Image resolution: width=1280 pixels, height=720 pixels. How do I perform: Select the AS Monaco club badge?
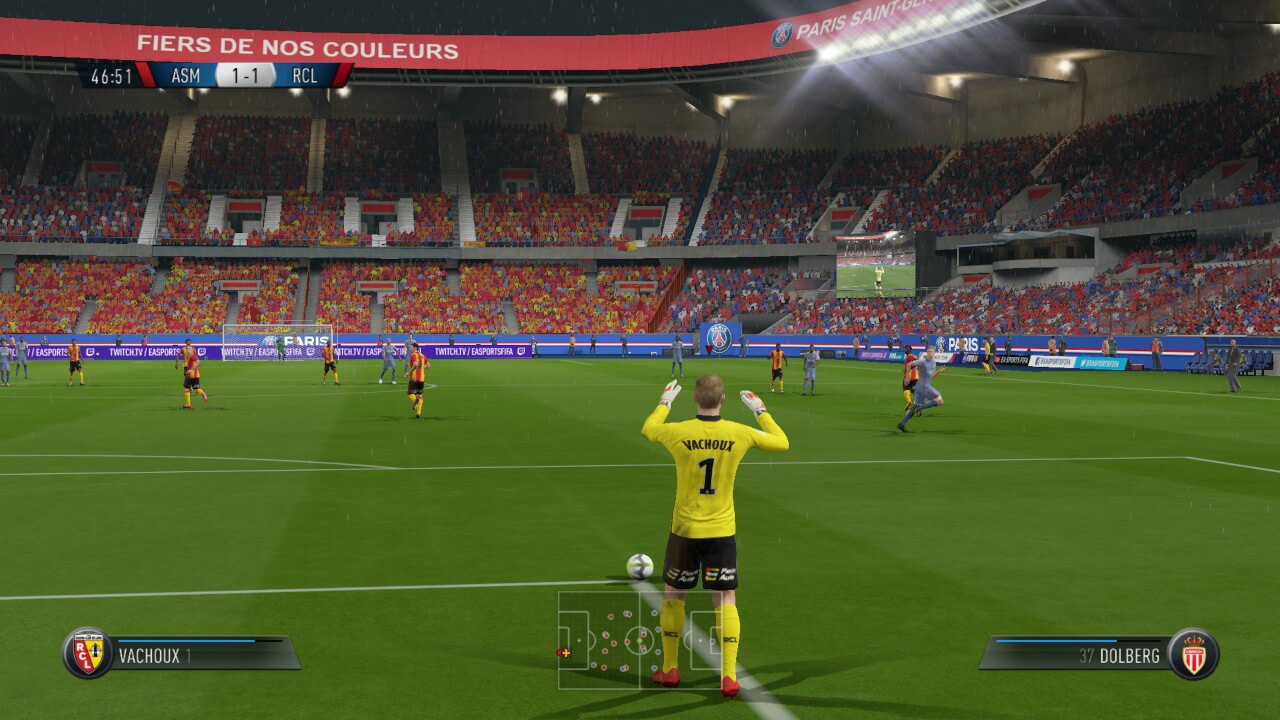point(1193,654)
